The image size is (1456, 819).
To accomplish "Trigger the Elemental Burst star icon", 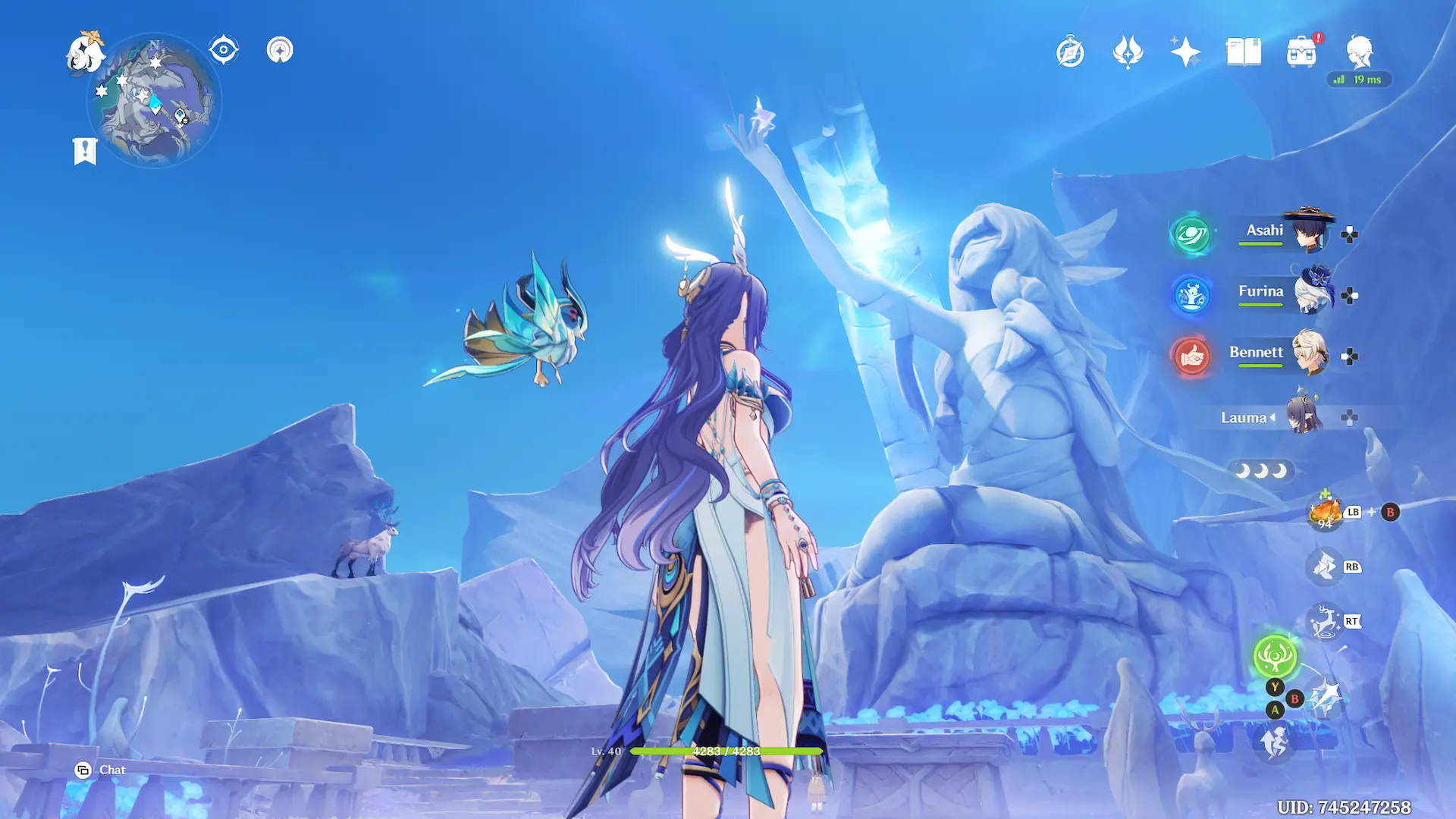I will click(x=1325, y=698).
